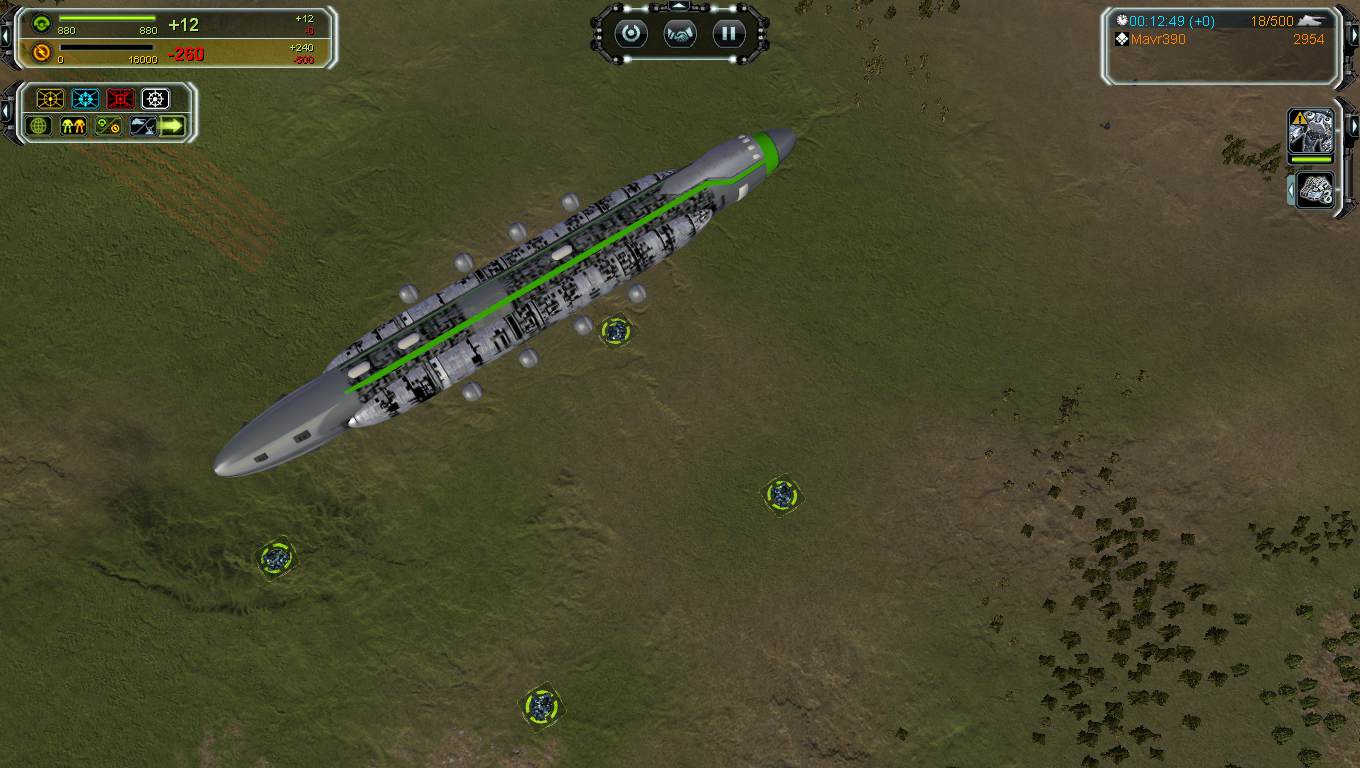Select the cyan map overlay icon

coord(85,99)
